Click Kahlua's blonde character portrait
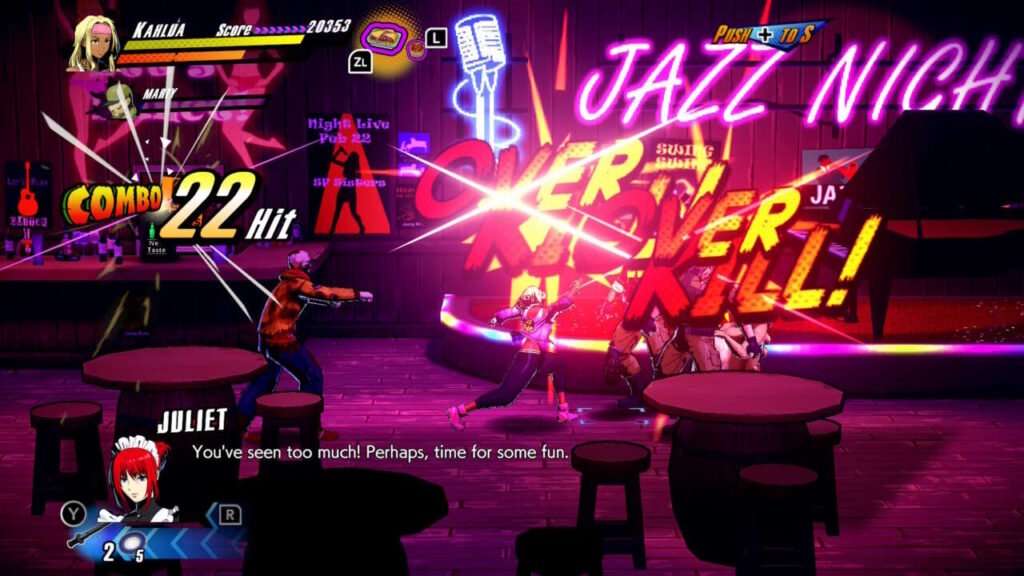 coord(92,43)
